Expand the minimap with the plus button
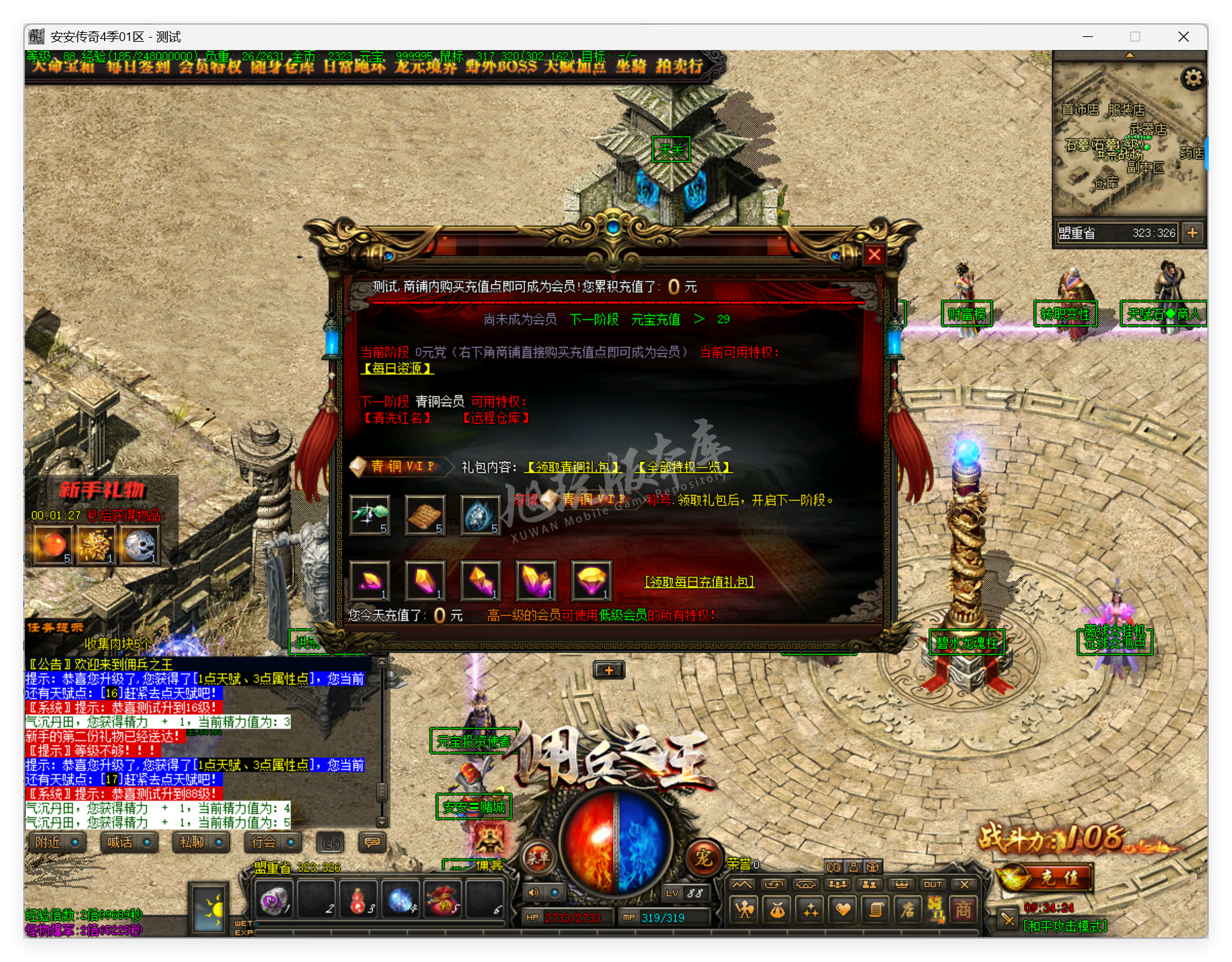This screenshot has width=1232, height=962. tap(1194, 233)
